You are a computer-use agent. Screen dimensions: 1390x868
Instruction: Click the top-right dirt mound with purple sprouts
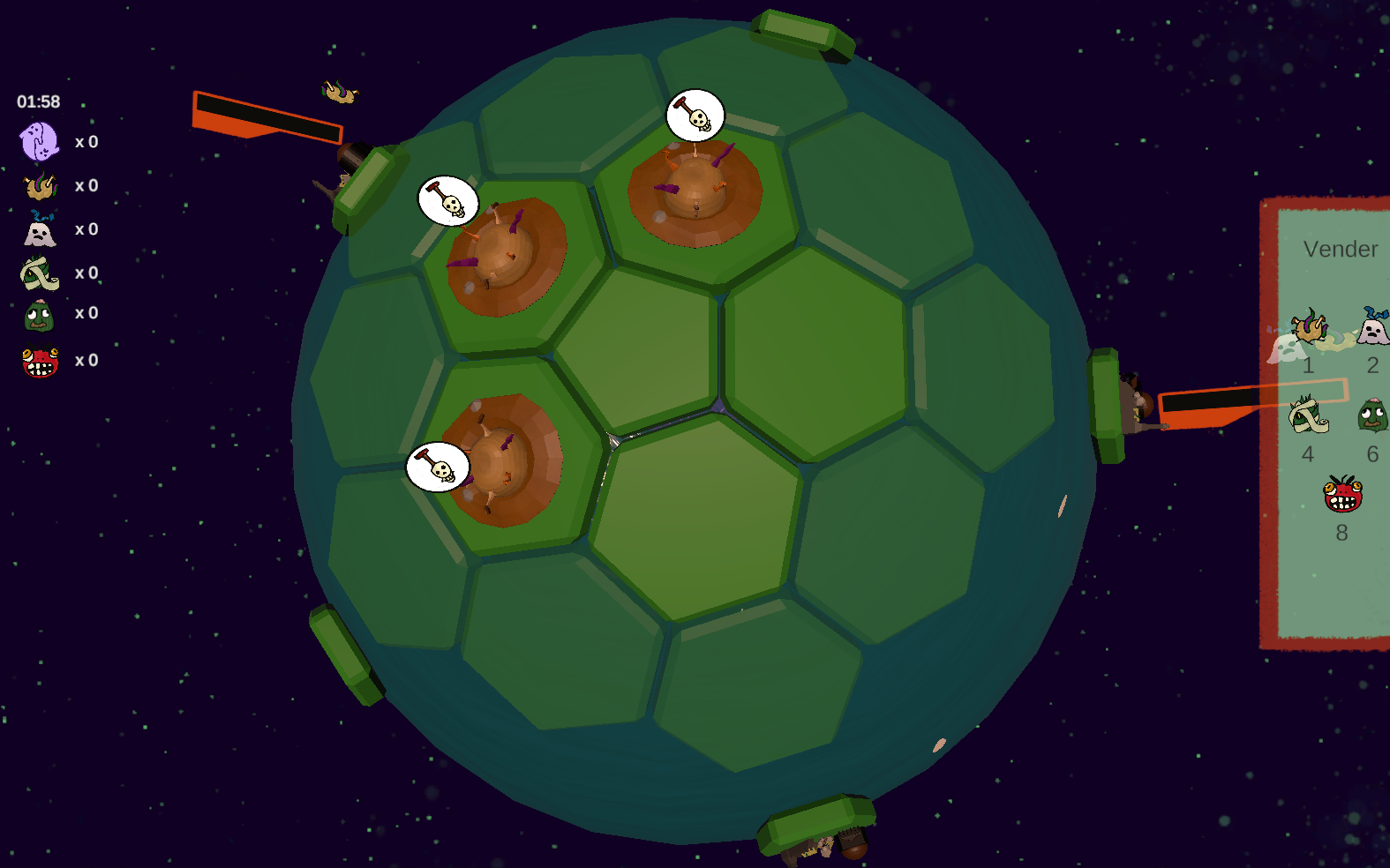(x=693, y=190)
